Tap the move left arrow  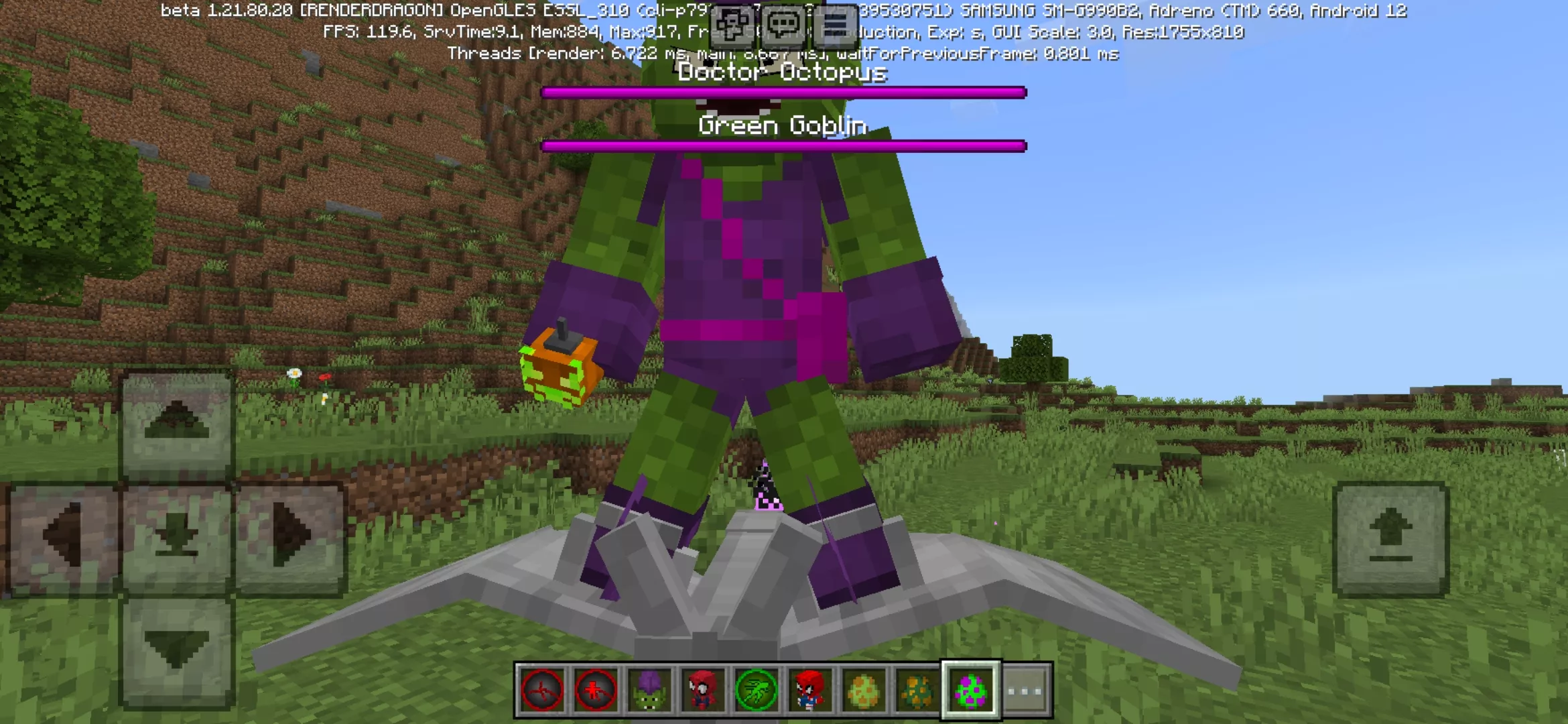click(x=63, y=536)
